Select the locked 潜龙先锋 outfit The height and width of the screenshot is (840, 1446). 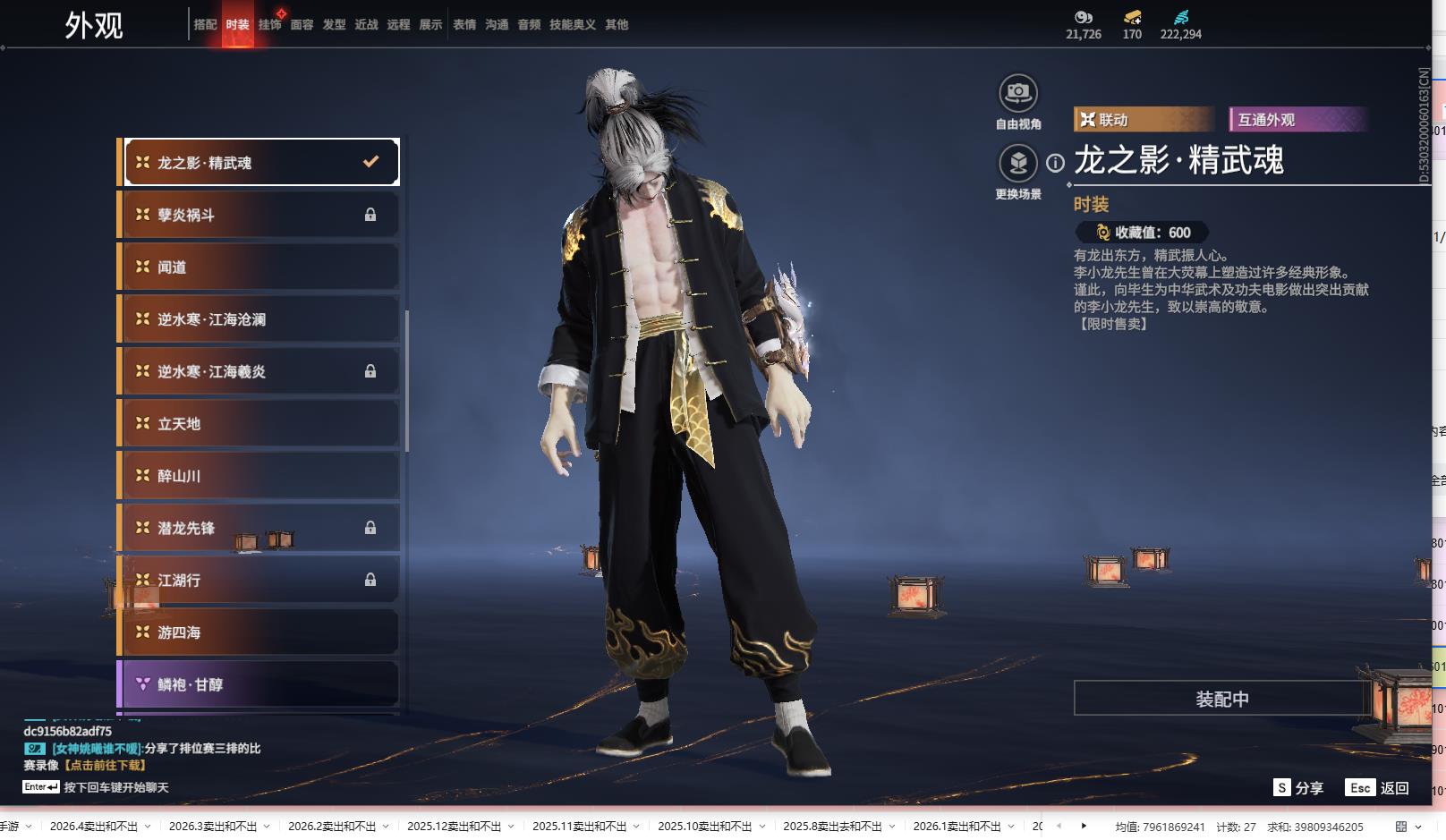point(259,528)
